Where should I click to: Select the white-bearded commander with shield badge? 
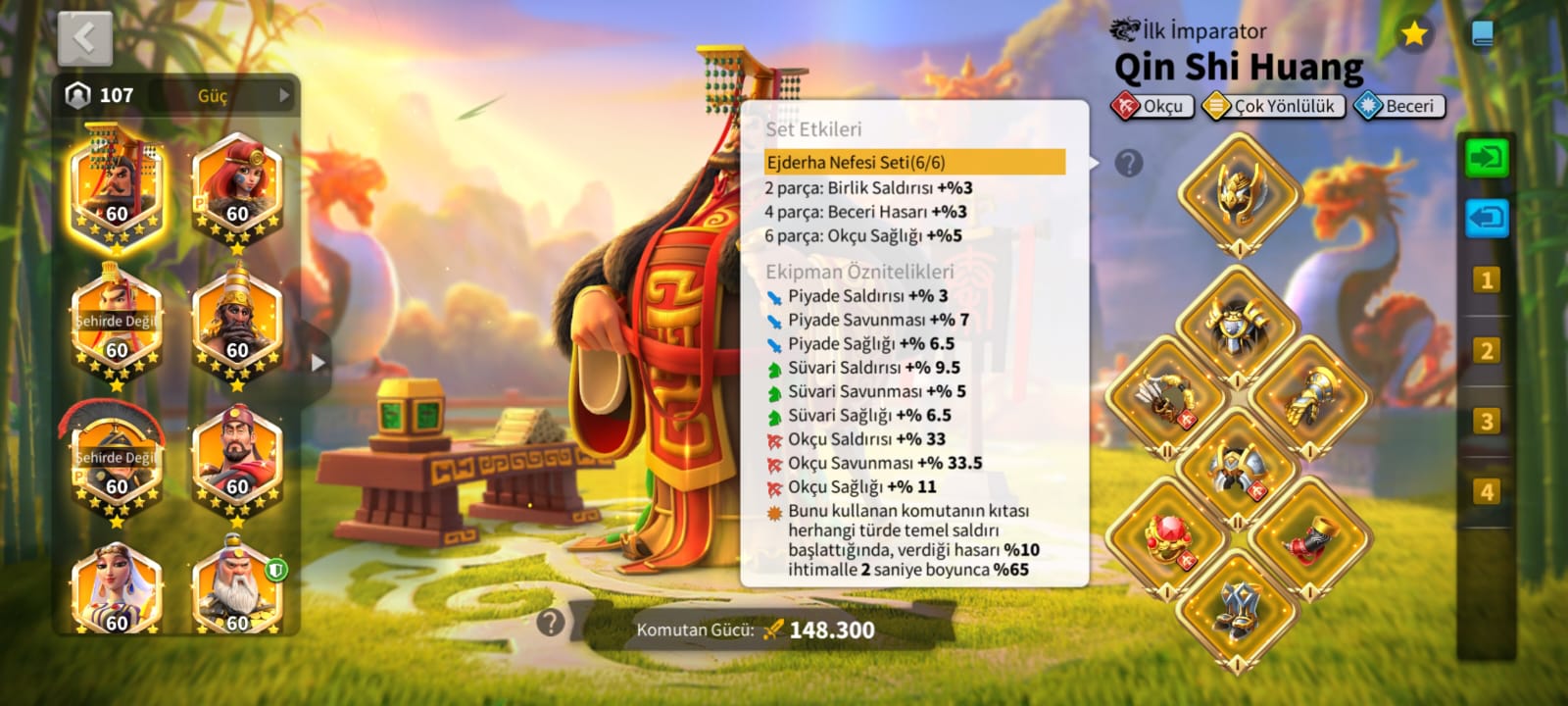[237, 588]
